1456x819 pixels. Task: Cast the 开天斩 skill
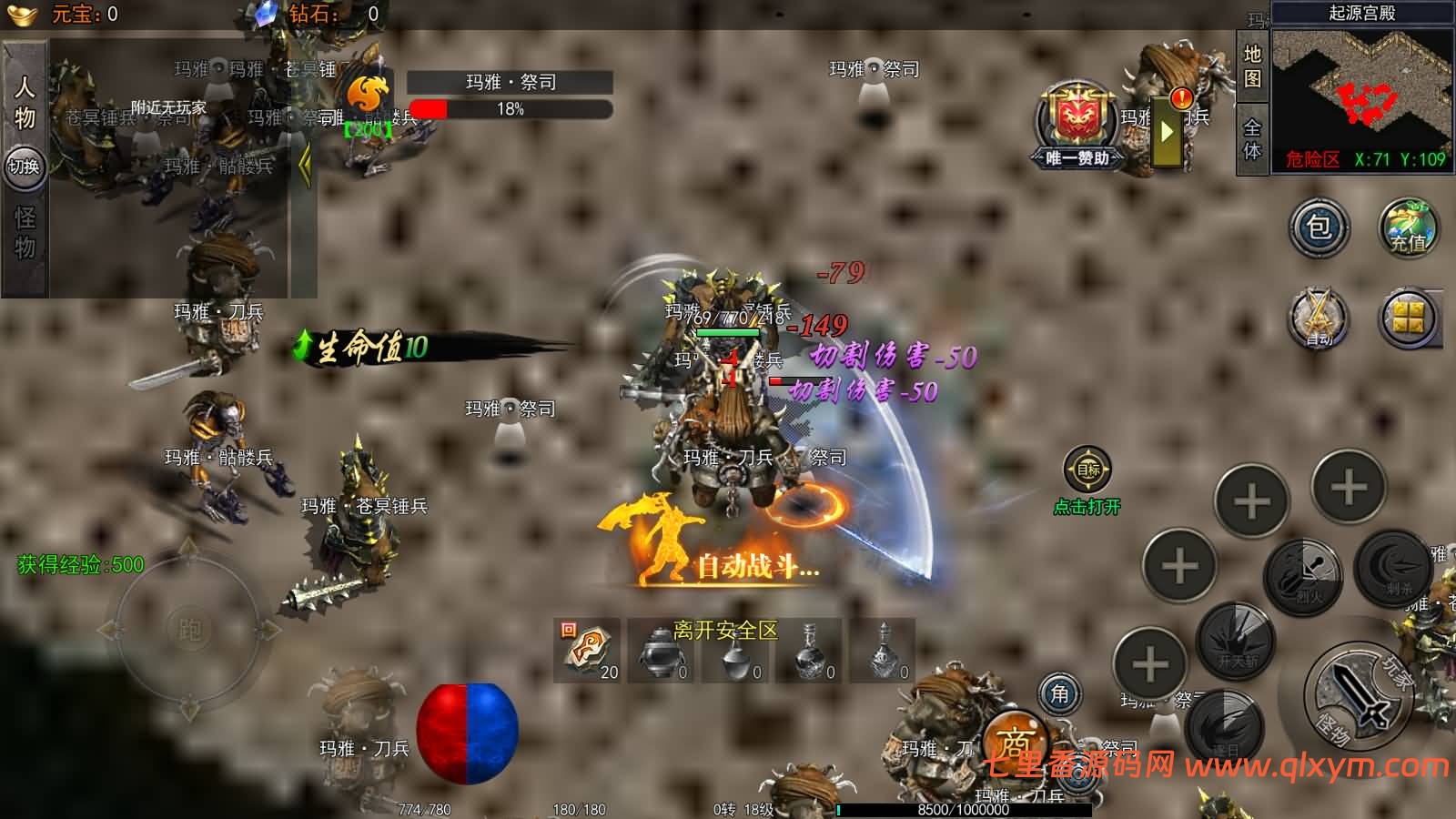pyautogui.click(x=1237, y=641)
